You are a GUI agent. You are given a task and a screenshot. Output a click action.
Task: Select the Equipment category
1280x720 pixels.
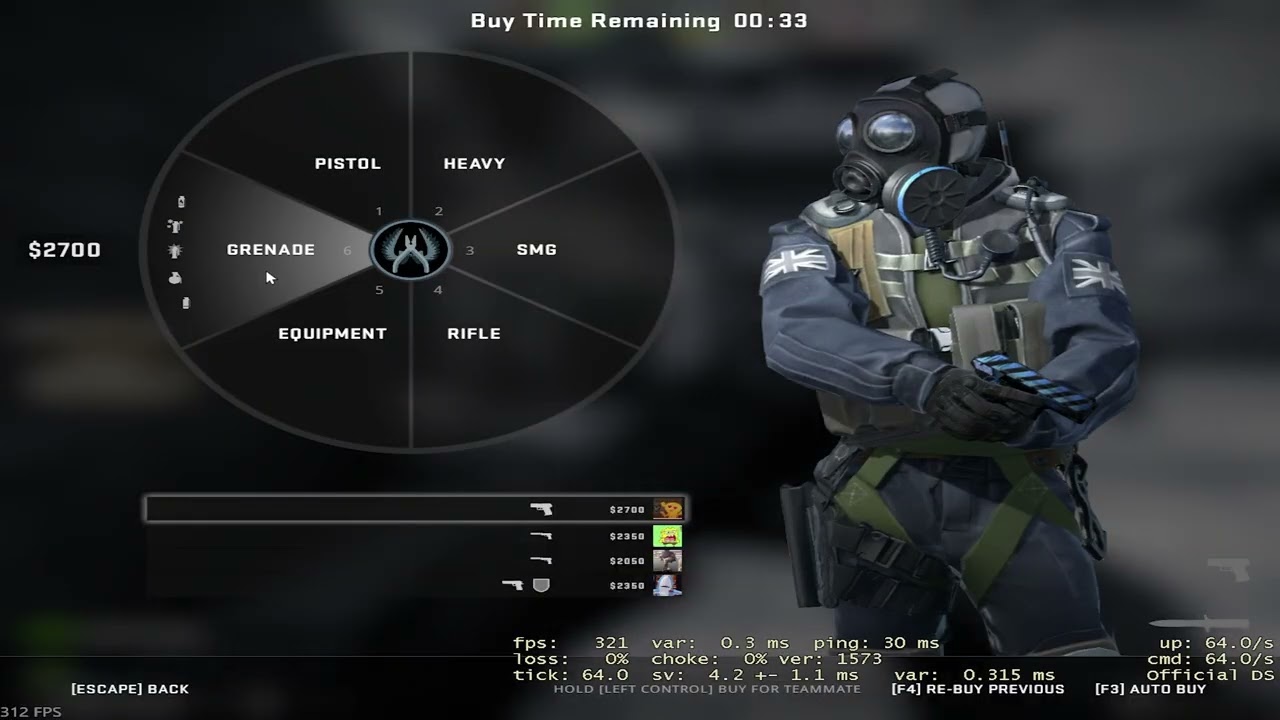[332, 333]
